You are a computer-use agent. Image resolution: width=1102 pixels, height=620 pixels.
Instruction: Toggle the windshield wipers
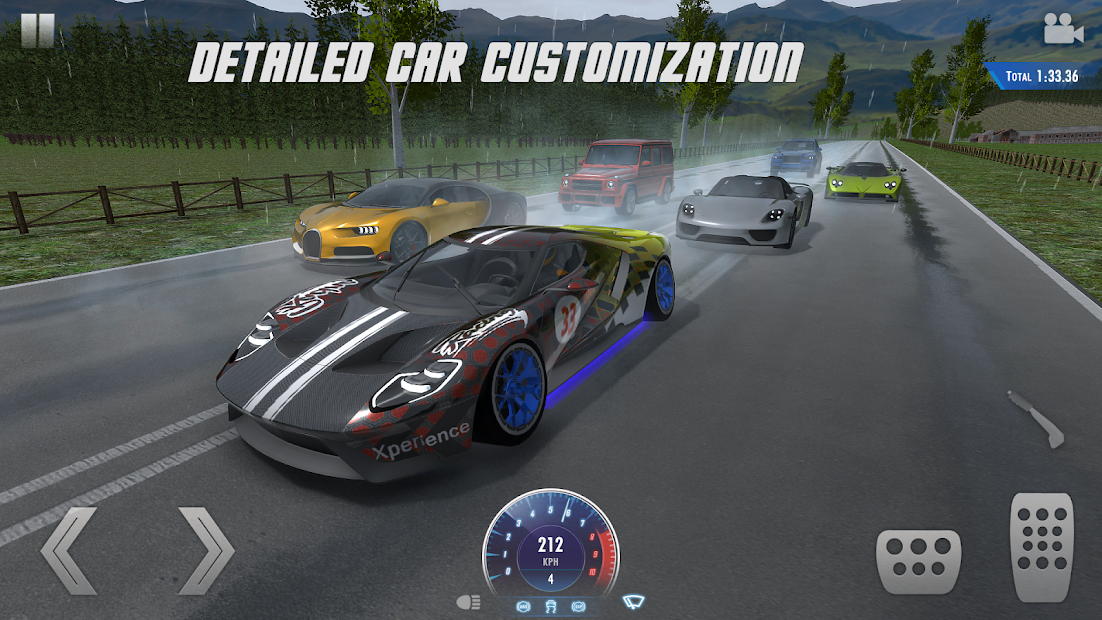[x=634, y=602]
